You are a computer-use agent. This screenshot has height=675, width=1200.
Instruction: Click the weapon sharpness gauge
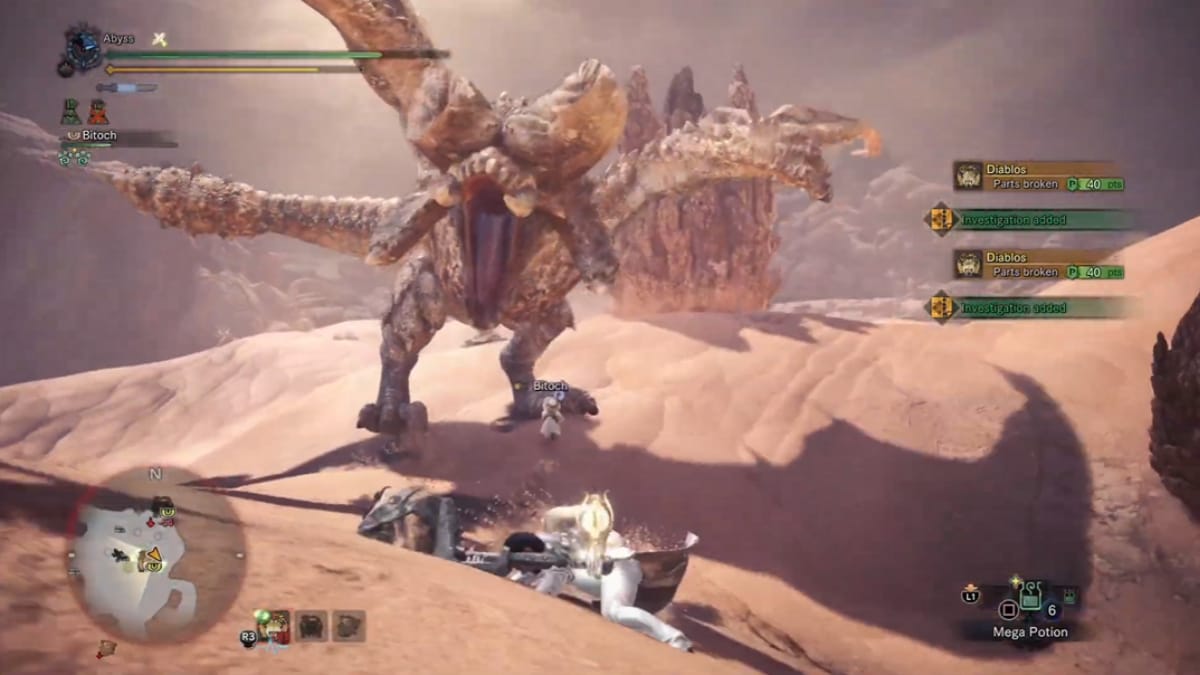coord(127,88)
